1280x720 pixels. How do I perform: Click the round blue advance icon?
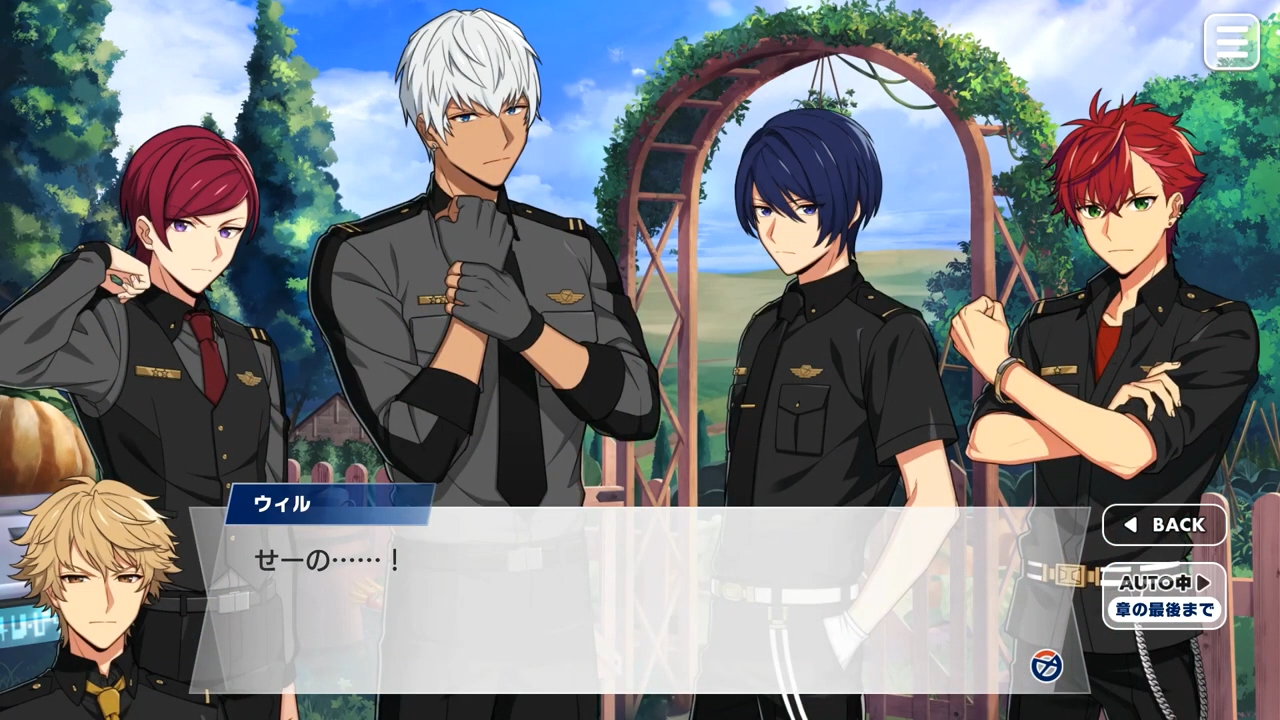click(x=1046, y=665)
